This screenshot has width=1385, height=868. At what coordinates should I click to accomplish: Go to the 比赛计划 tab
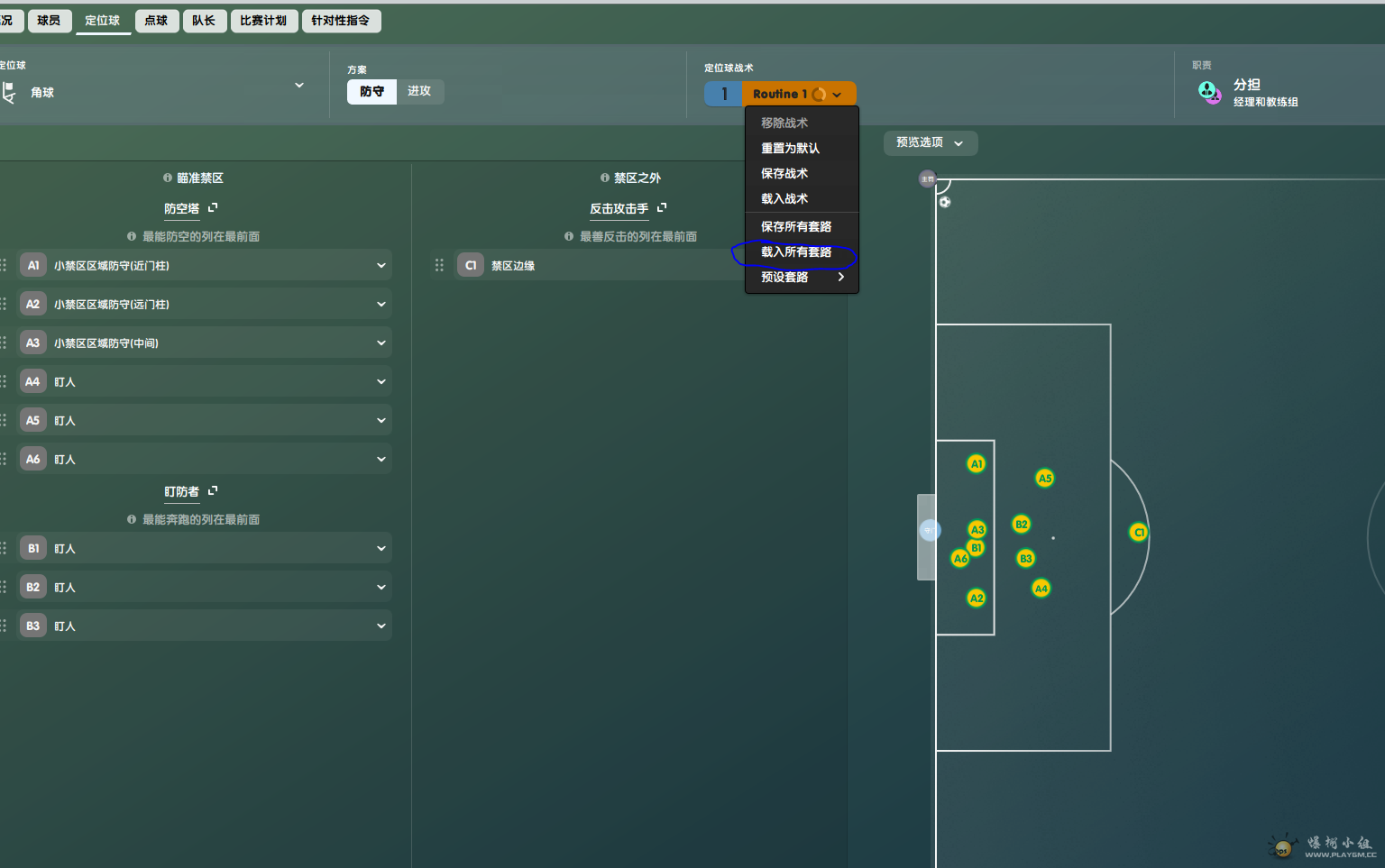click(x=263, y=21)
